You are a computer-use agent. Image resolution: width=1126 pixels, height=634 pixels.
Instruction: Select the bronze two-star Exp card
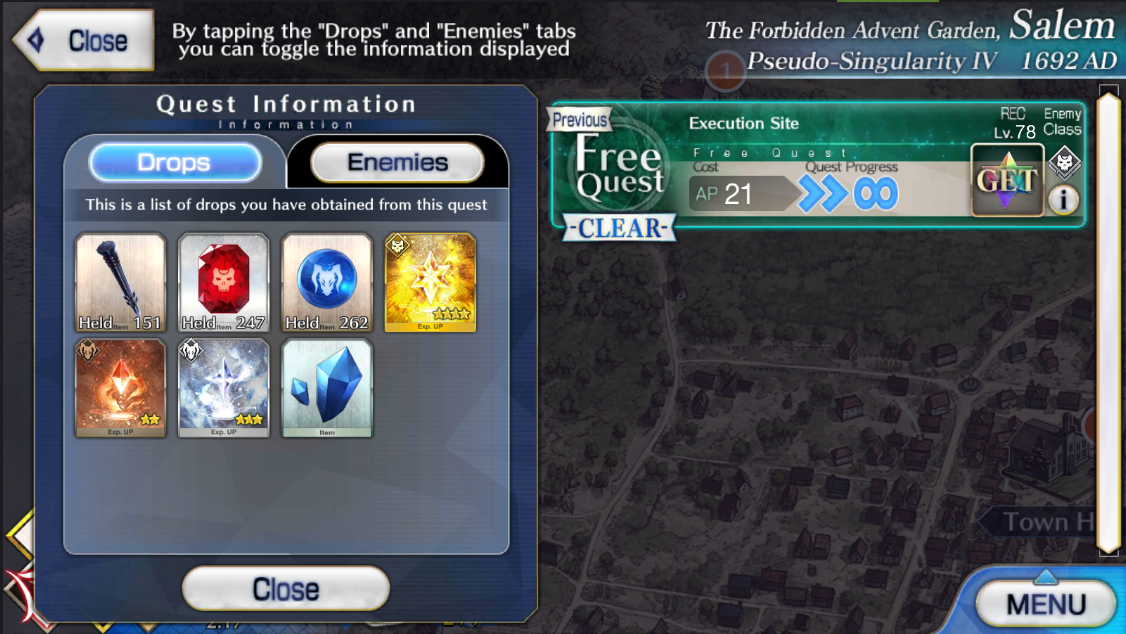[x=120, y=388]
